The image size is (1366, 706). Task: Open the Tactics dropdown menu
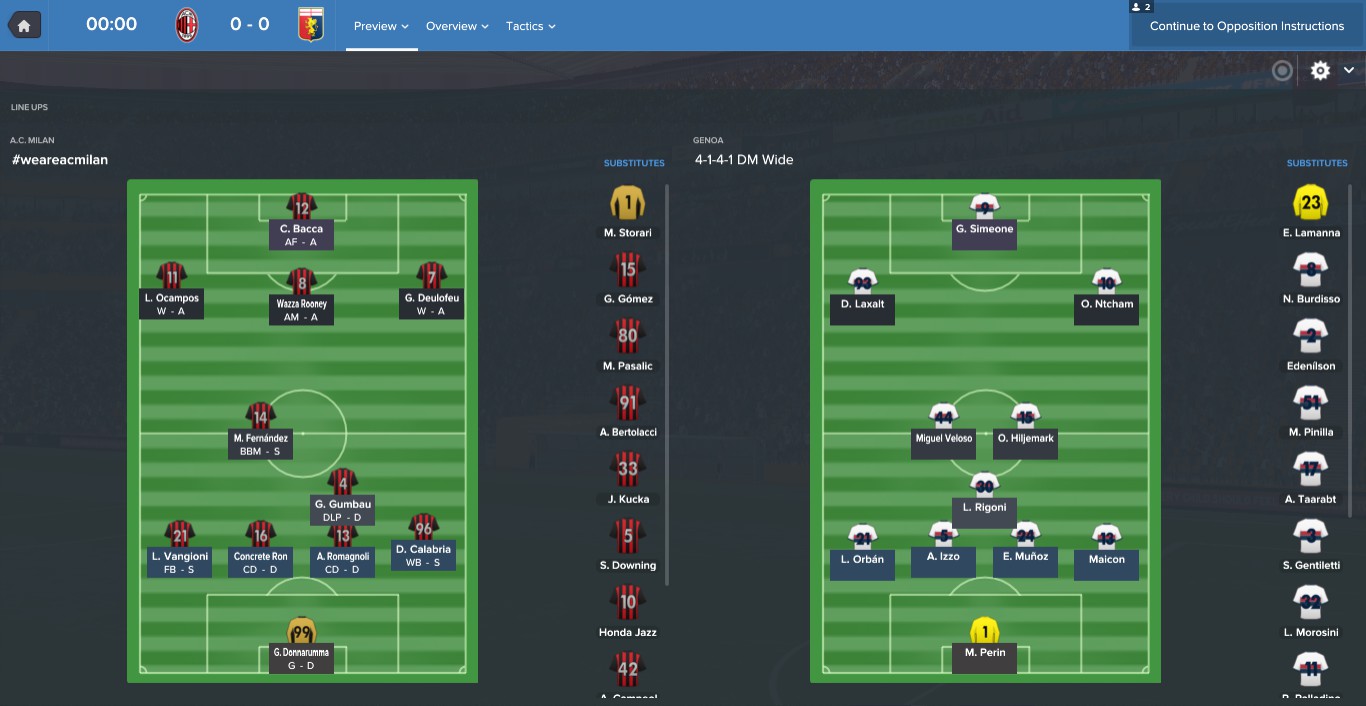(530, 26)
